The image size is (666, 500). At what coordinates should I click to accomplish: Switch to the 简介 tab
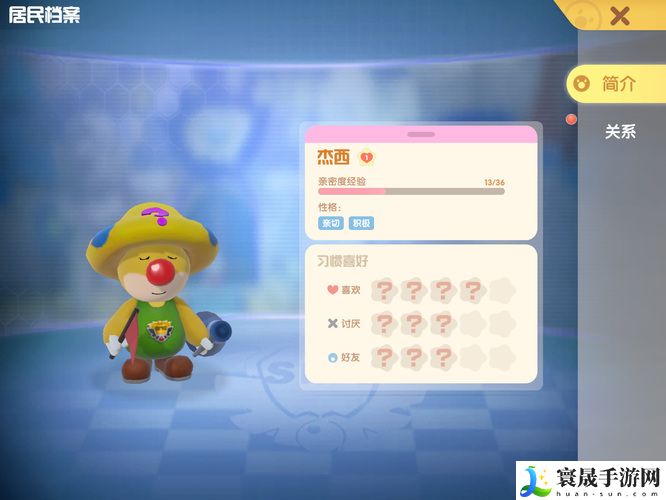616,84
